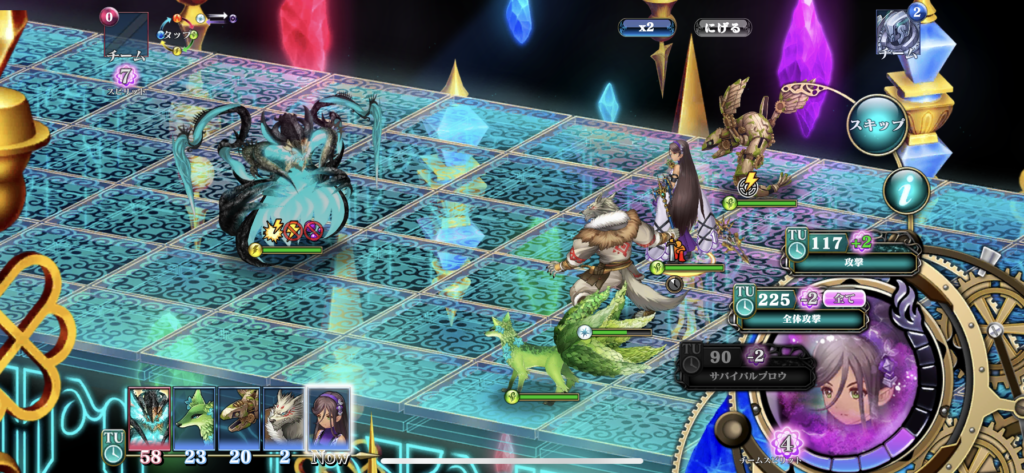The image size is (1024, 473).
Task: Choose the 攻撃 attack skill (117 TU)
Action: [x=852, y=250]
